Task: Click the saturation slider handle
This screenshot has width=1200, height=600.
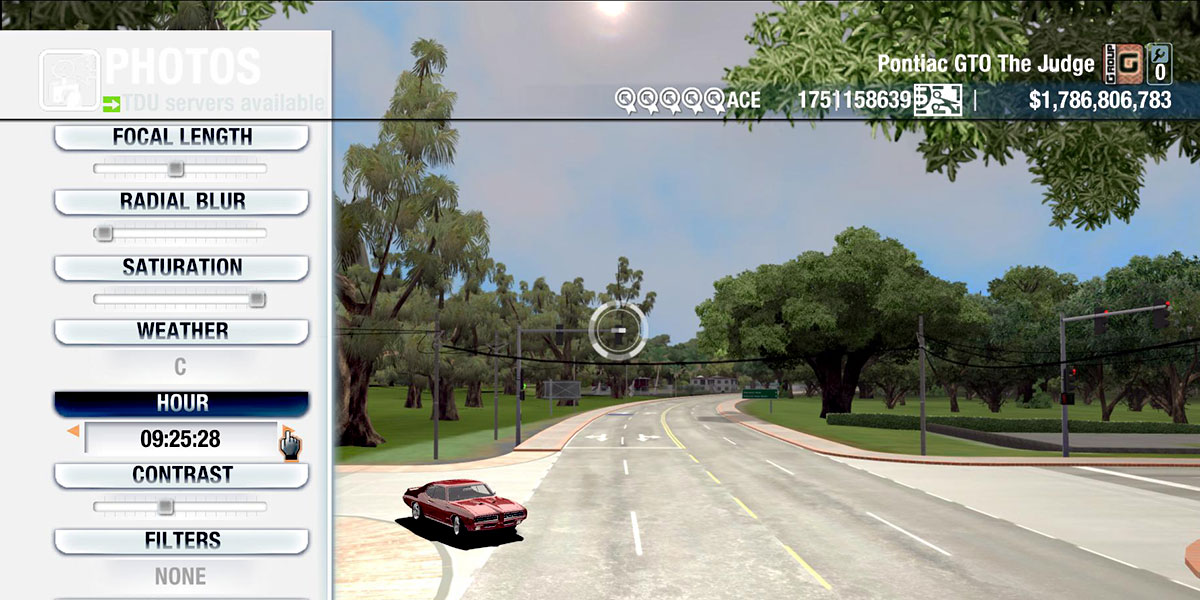Action: tap(257, 299)
